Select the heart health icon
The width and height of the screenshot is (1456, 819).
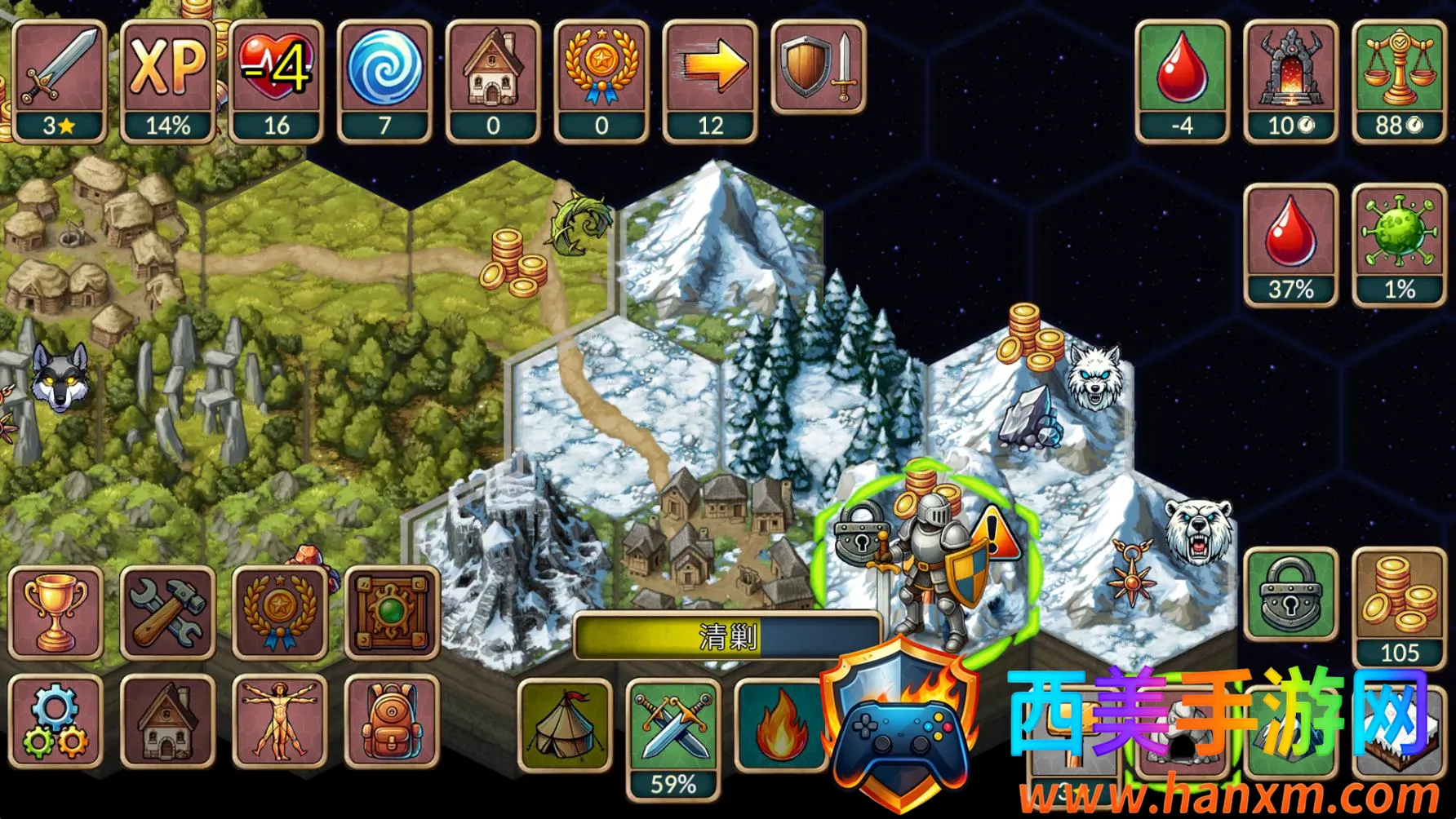[x=276, y=80]
